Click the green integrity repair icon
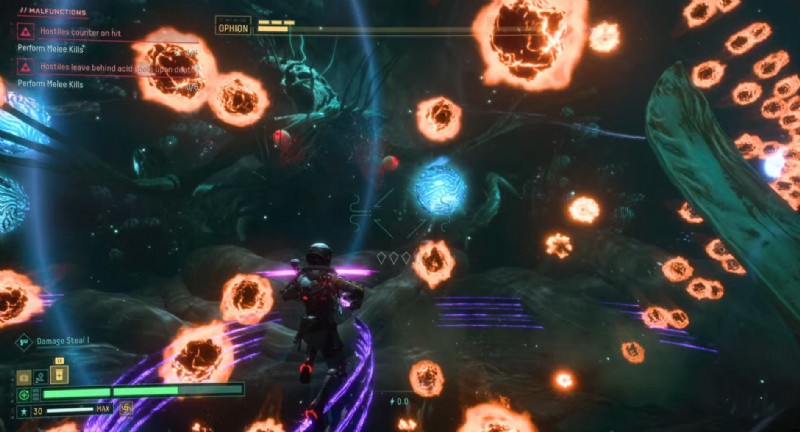This screenshot has height=432, width=800. point(23,394)
